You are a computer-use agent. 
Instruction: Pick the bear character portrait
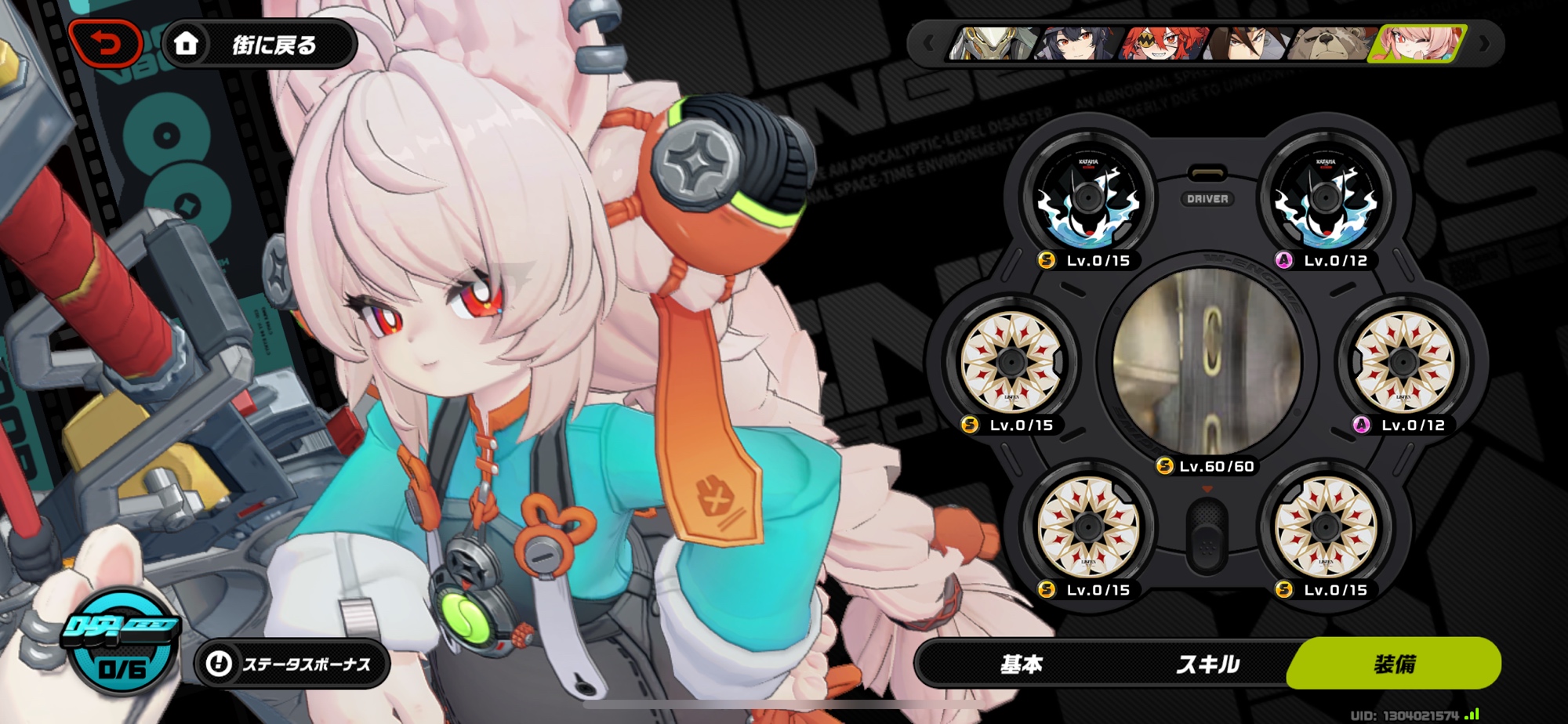(1331, 44)
